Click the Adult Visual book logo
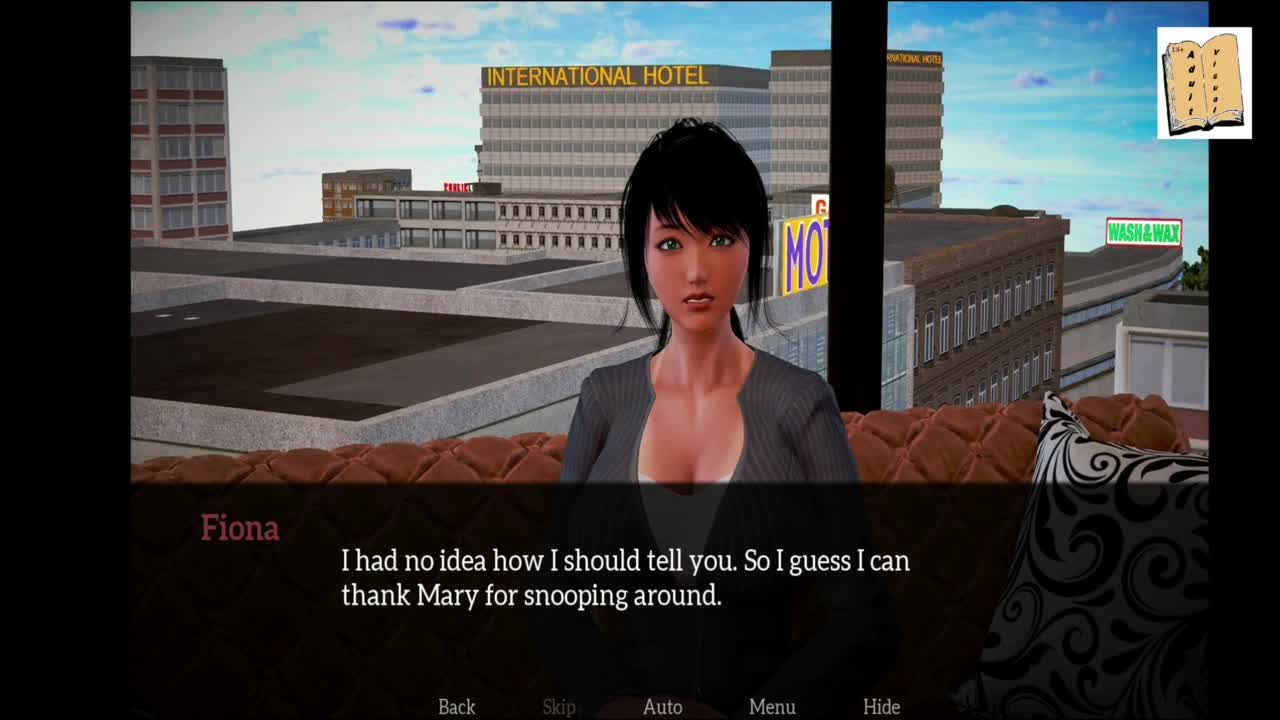The image size is (1280, 720). [x=1204, y=83]
